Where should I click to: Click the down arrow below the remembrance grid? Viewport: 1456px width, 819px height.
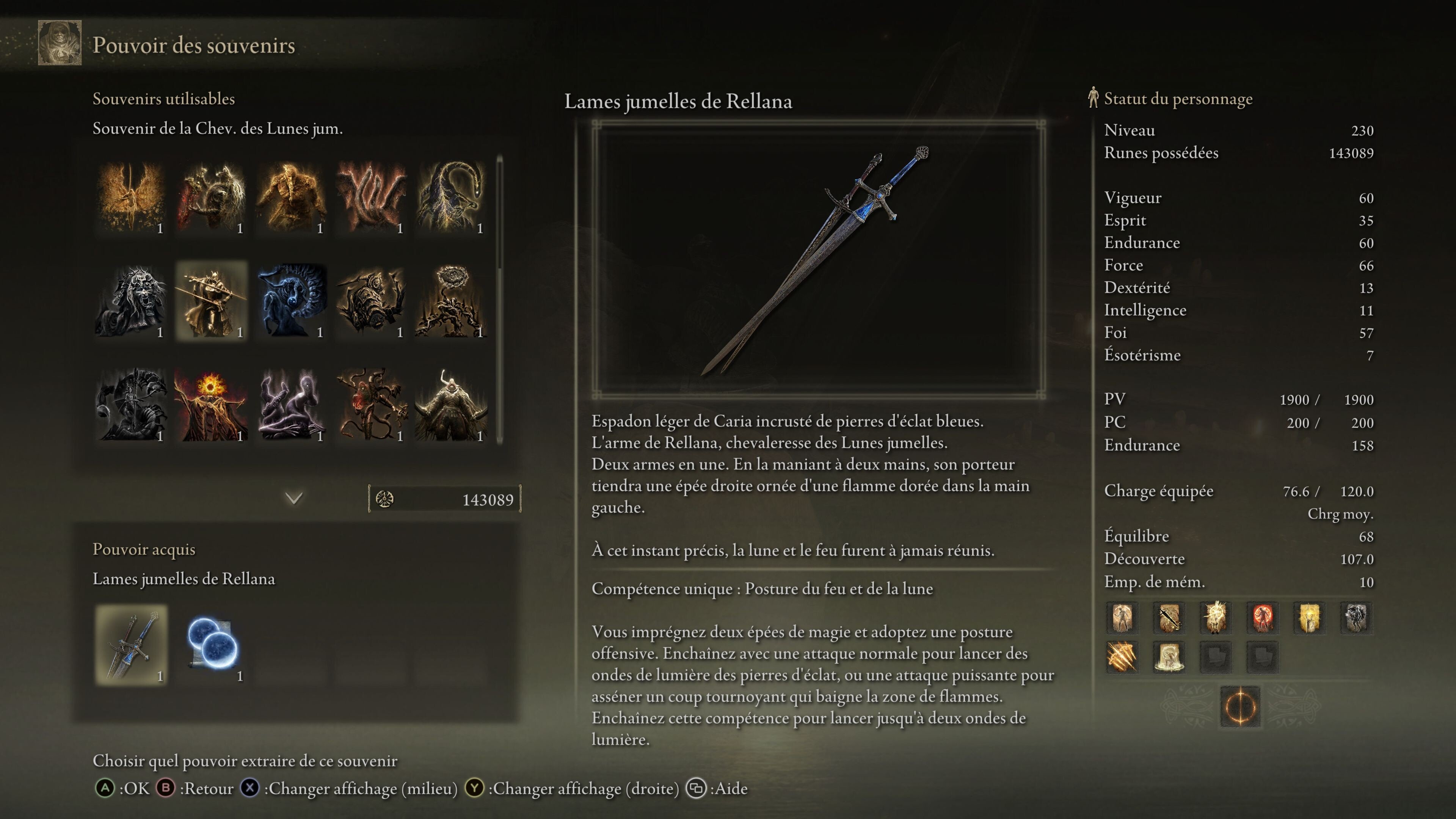click(x=294, y=499)
